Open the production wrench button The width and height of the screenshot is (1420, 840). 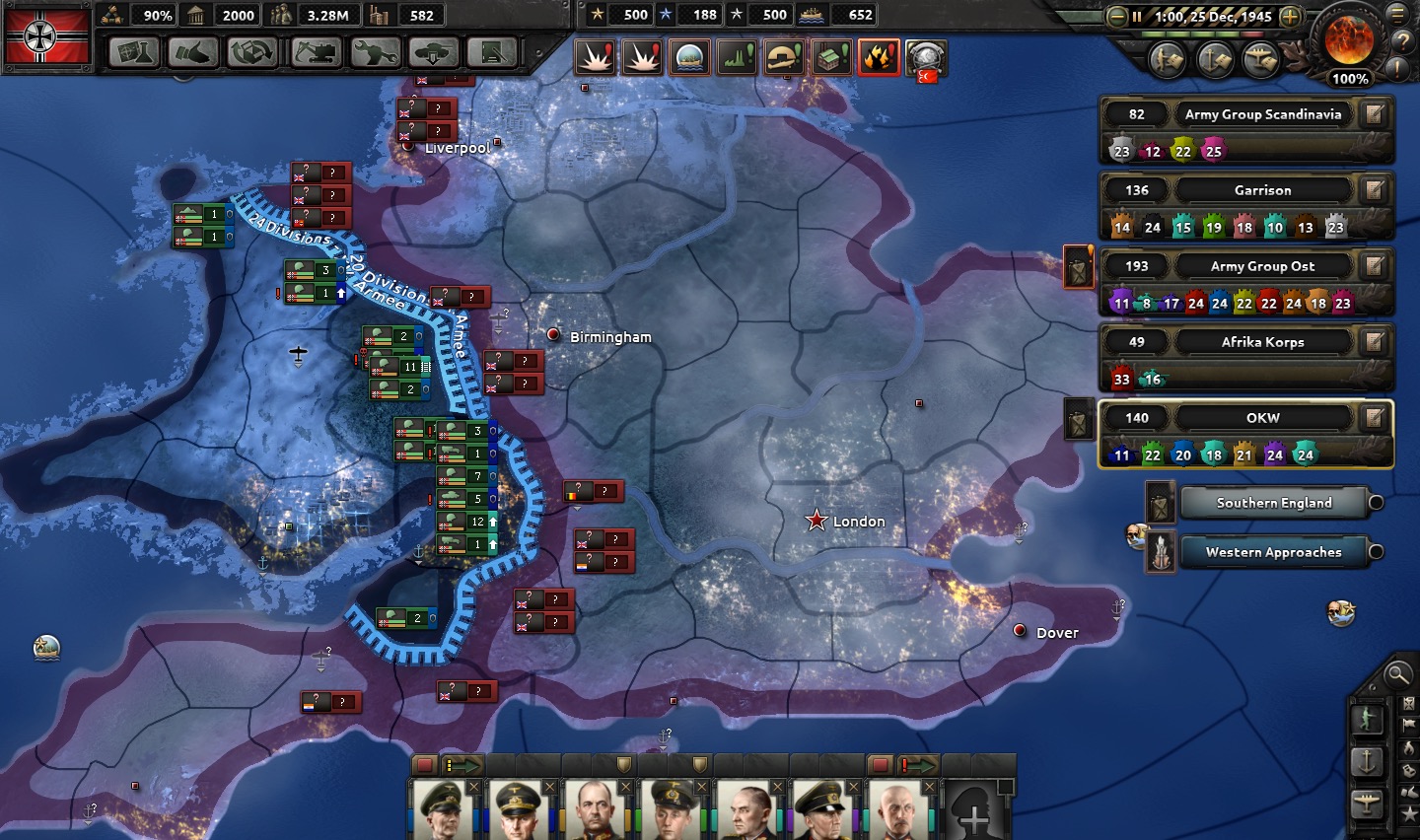(375, 51)
